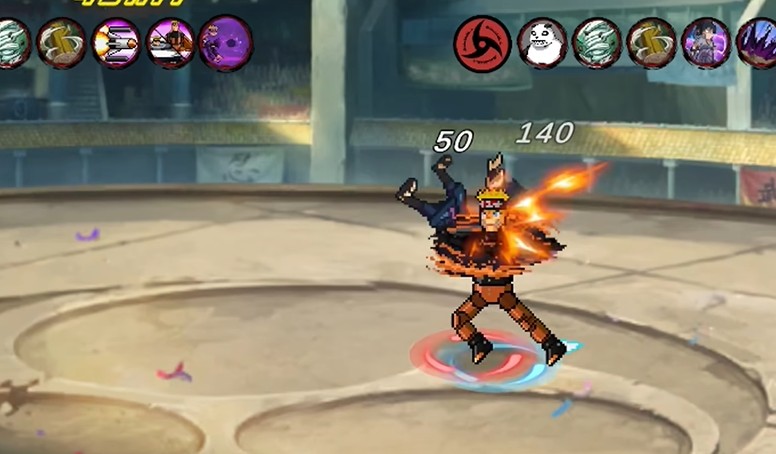Choose the purple lightning Sasuke portrait icon
The image size is (776, 454).
coord(706,44)
